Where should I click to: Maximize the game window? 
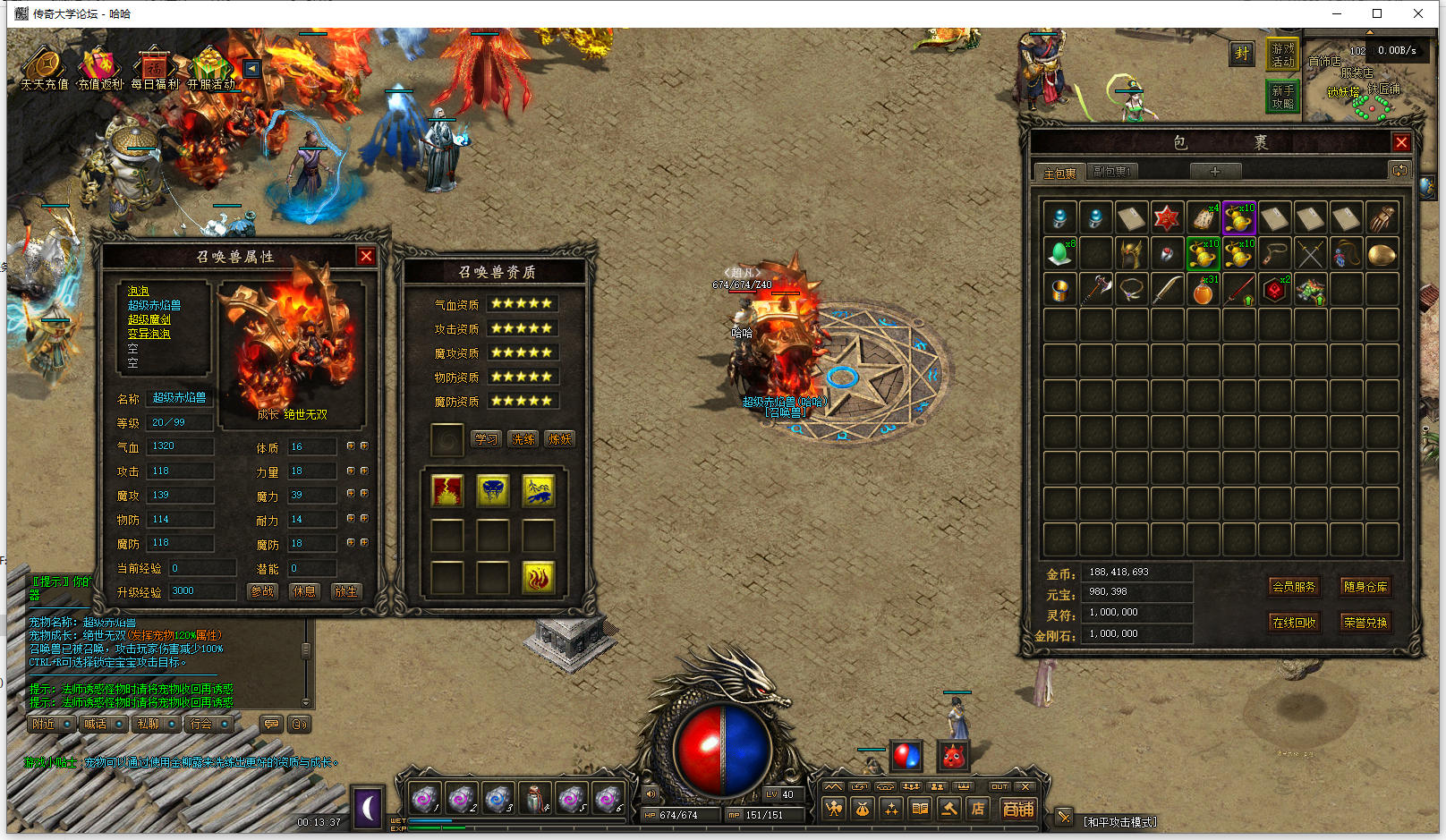(x=1377, y=13)
